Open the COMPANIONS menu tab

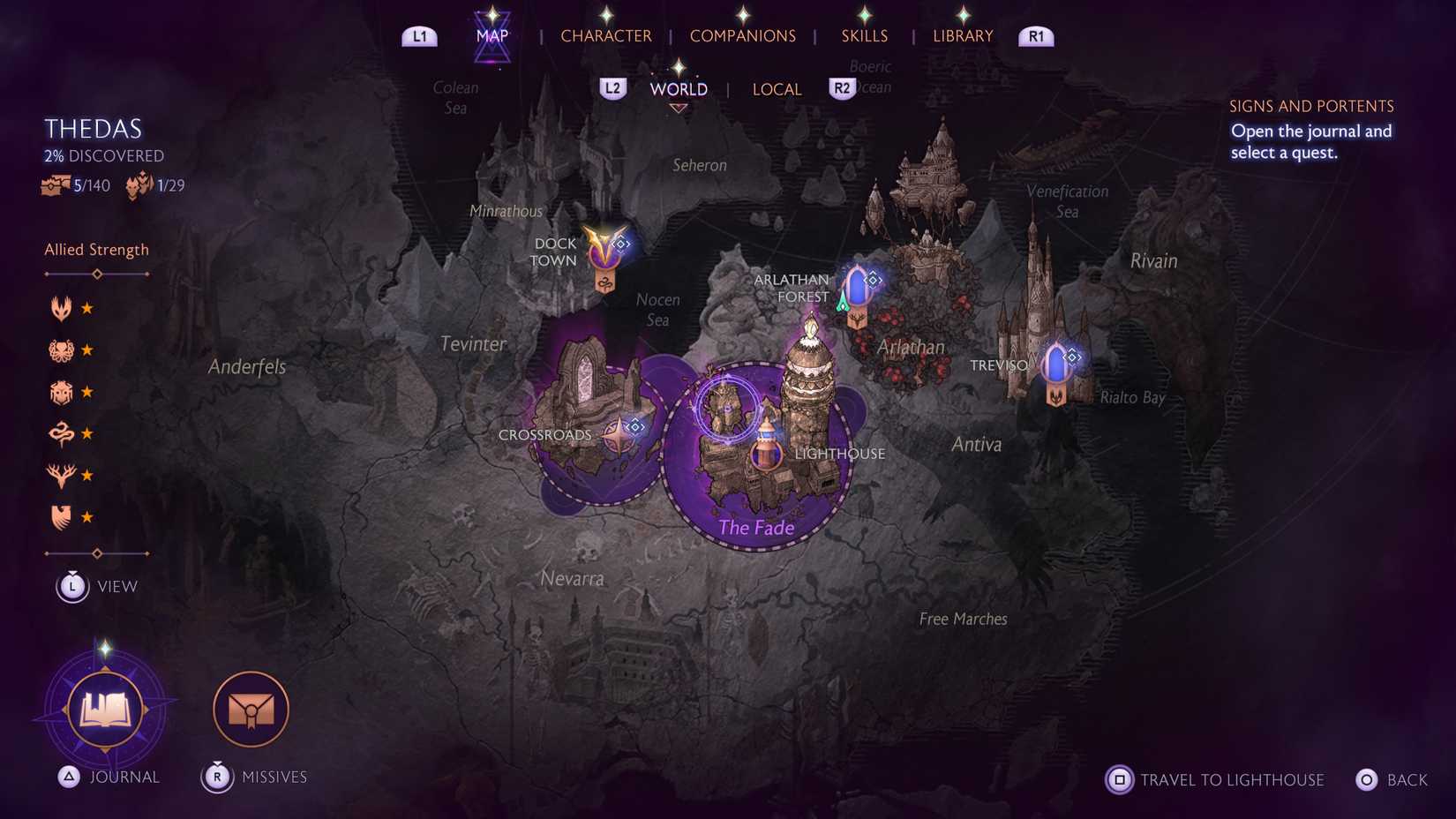[x=743, y=35]
